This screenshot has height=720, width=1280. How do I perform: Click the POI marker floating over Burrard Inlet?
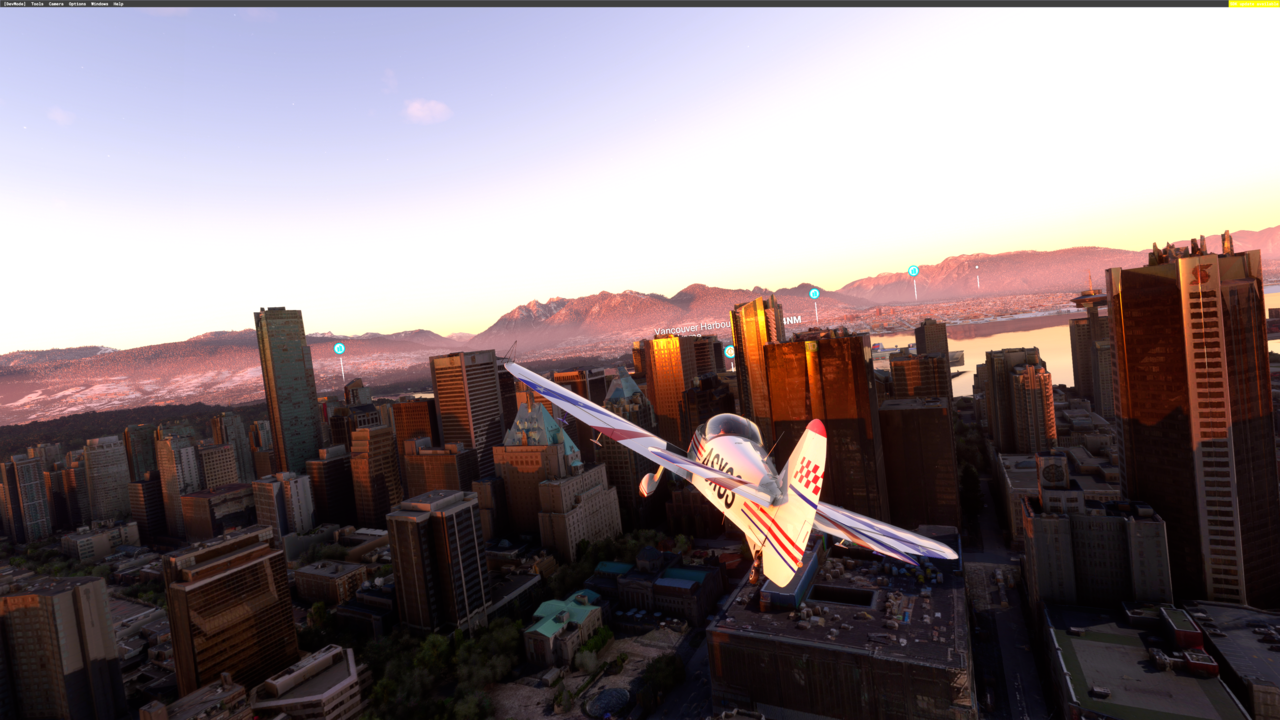click(x=813, y=294)
